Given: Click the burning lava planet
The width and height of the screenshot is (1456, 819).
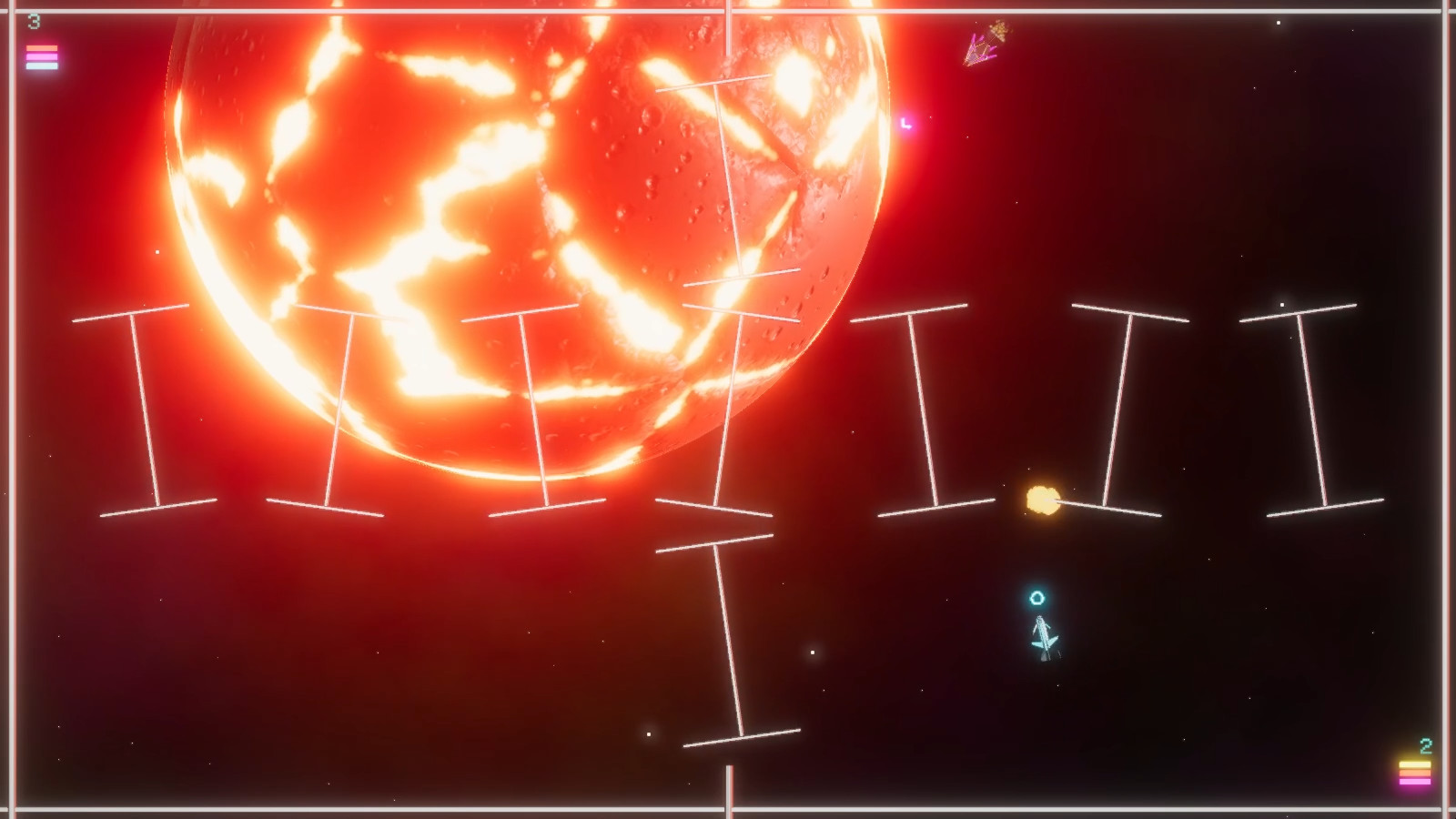Looking at the screenshot, I should (500, 227).
